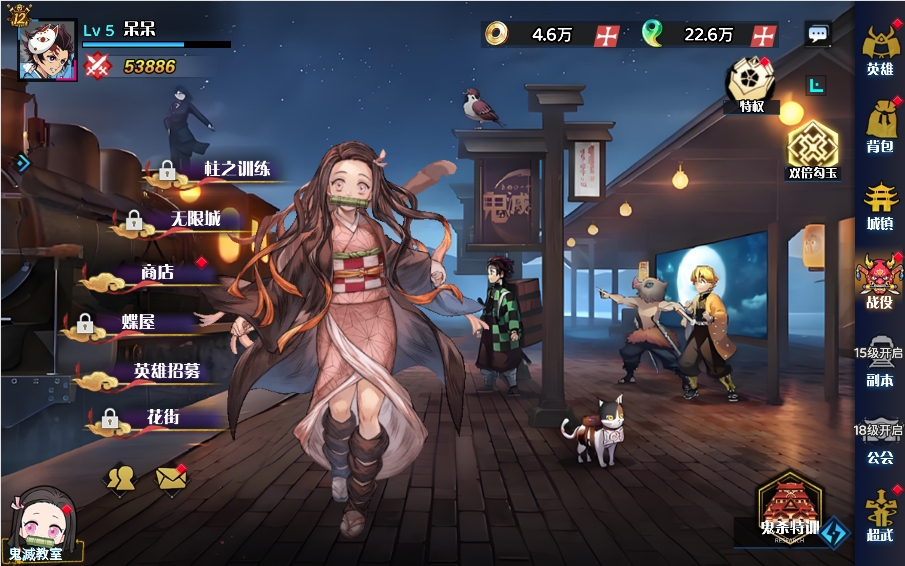The height and width of the screenshot is (566, 905).
Task: Select the locked 柱之训练 entry
Action: [x=235, y=170]
